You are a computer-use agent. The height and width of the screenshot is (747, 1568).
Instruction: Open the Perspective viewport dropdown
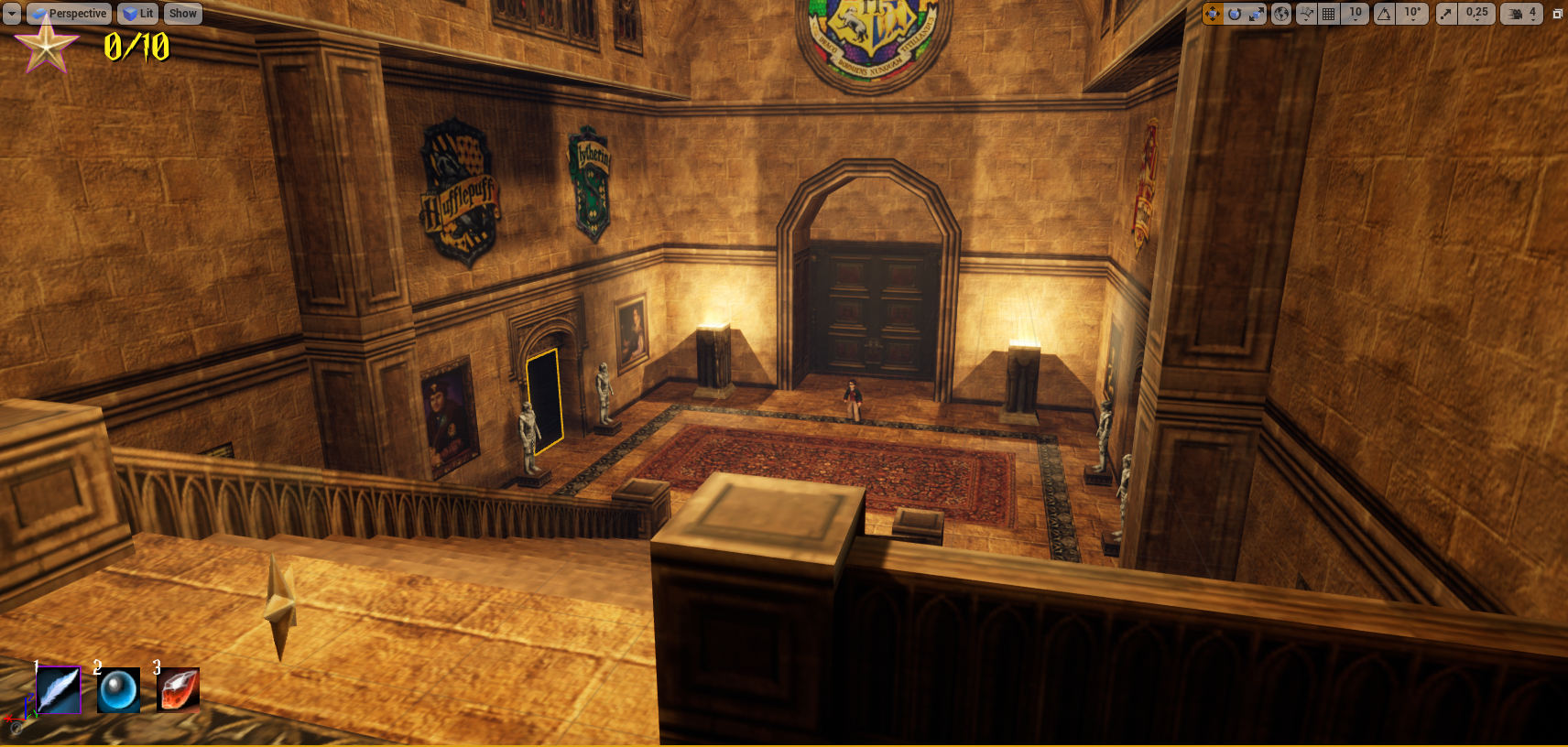pyautogui.click(x=70, y=14)
